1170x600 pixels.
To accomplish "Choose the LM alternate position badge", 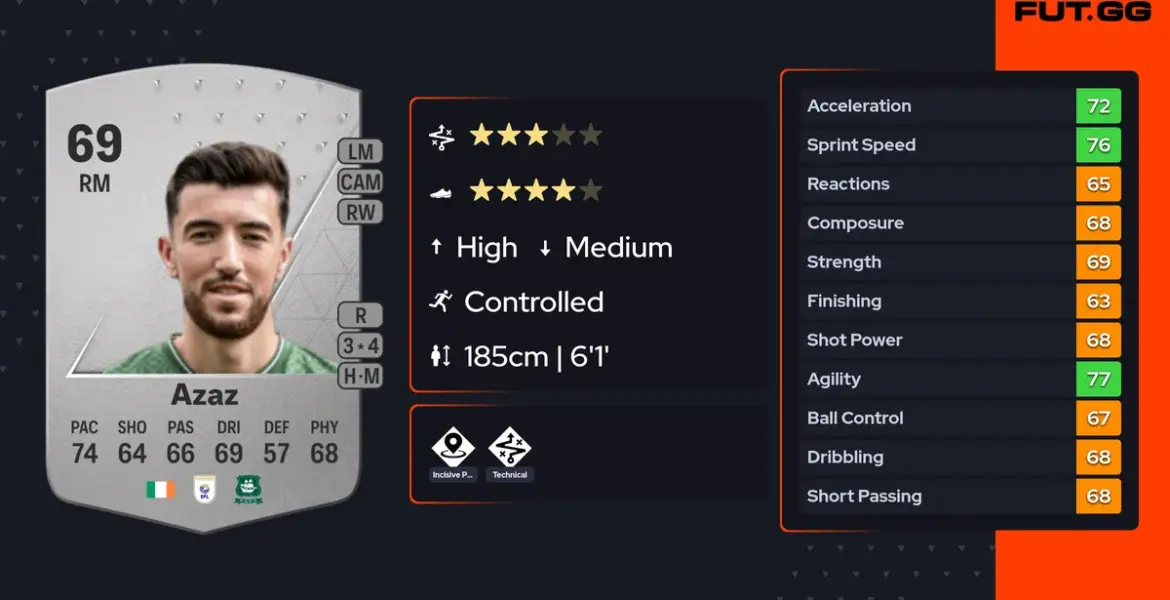I will coord(360,152).
